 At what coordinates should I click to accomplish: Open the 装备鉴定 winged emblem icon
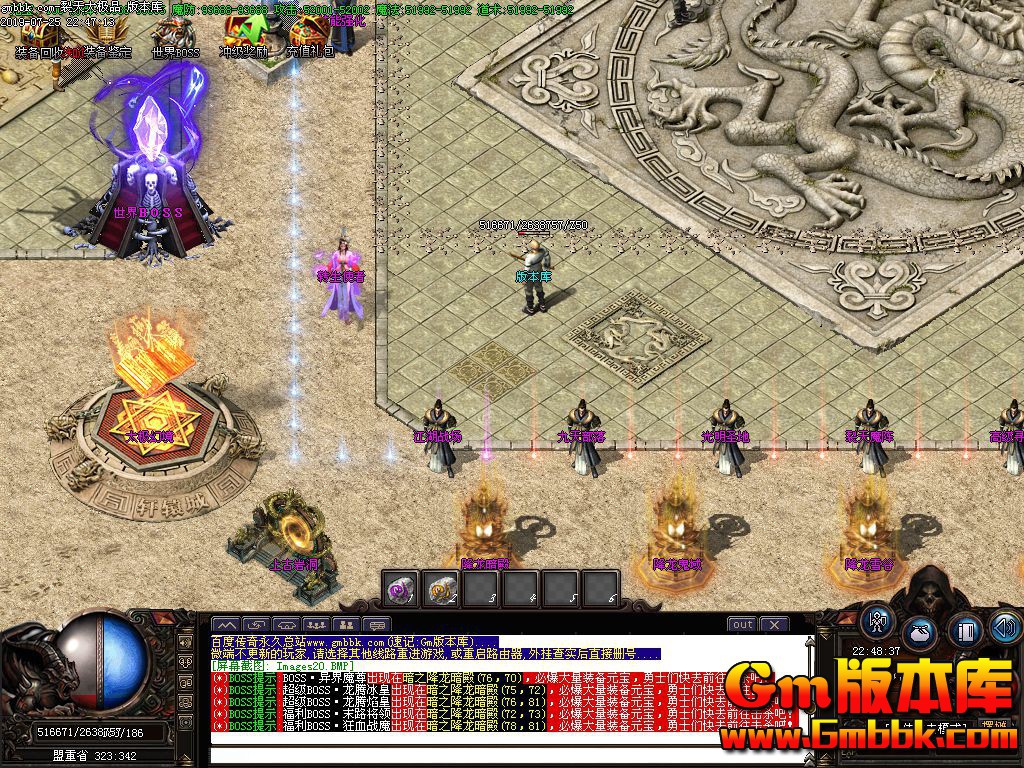pyautogui.click(x=104, y=33)
